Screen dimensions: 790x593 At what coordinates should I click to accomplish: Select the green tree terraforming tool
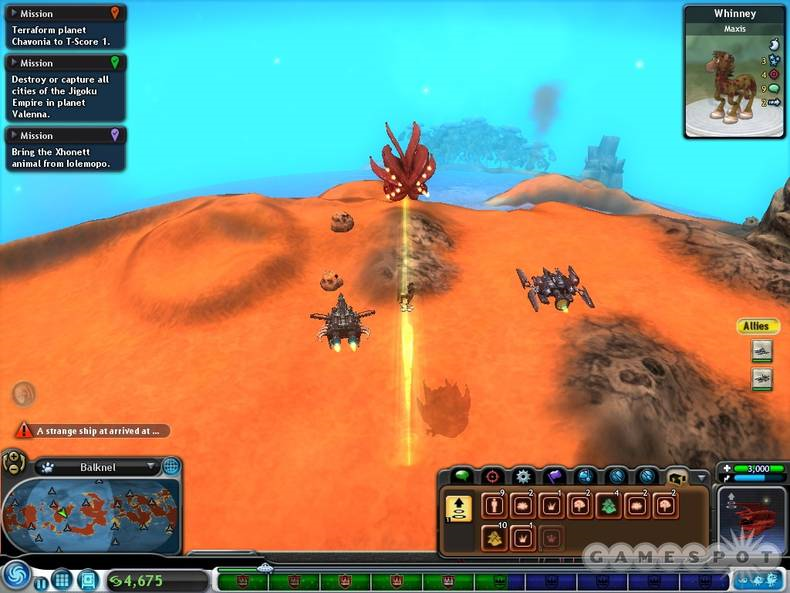tap(607, 505)
